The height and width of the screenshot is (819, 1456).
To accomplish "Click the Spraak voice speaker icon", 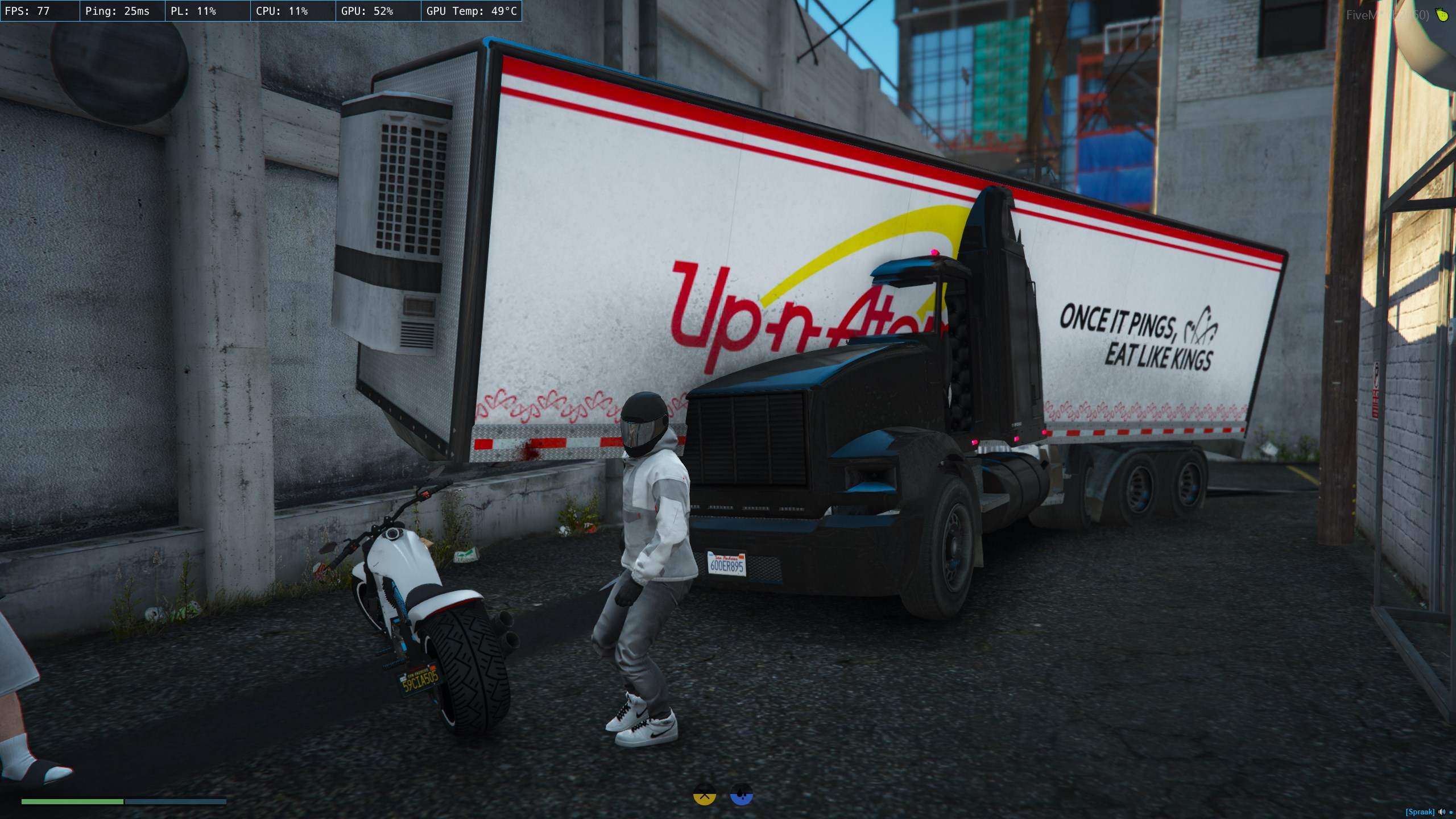I will tap(1441, 812).
